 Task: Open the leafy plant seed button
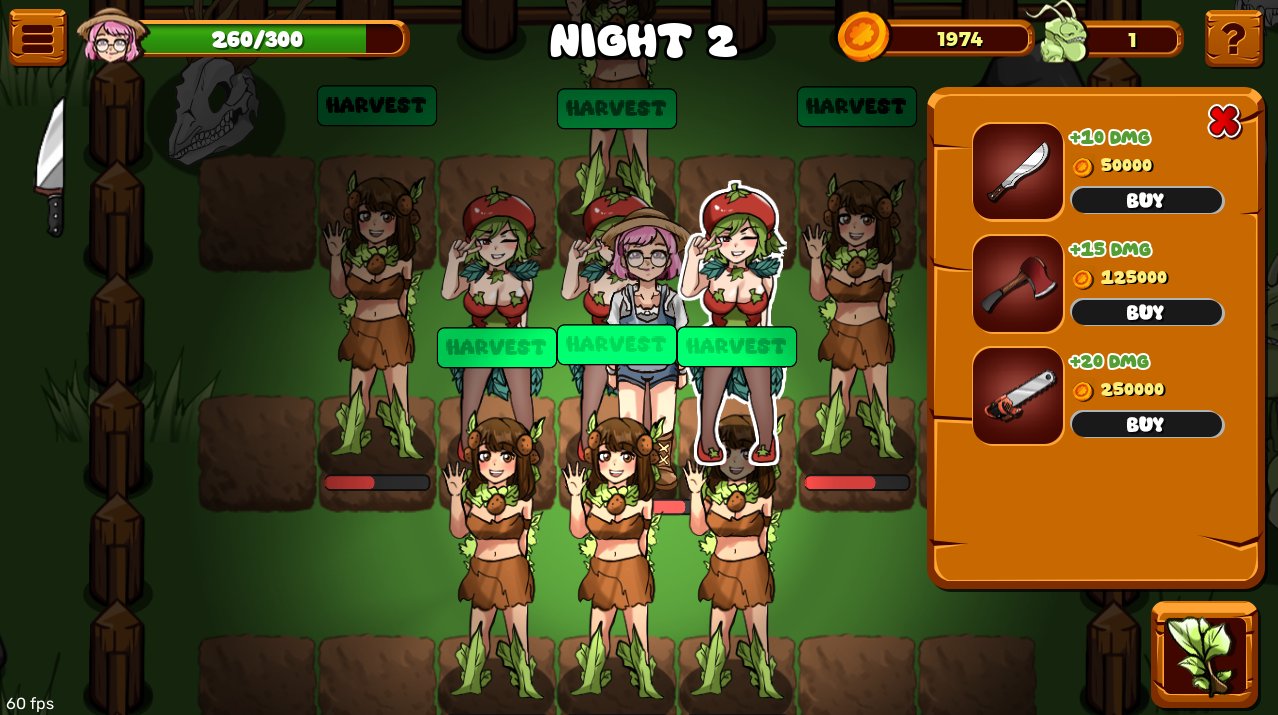[1205, 654]
